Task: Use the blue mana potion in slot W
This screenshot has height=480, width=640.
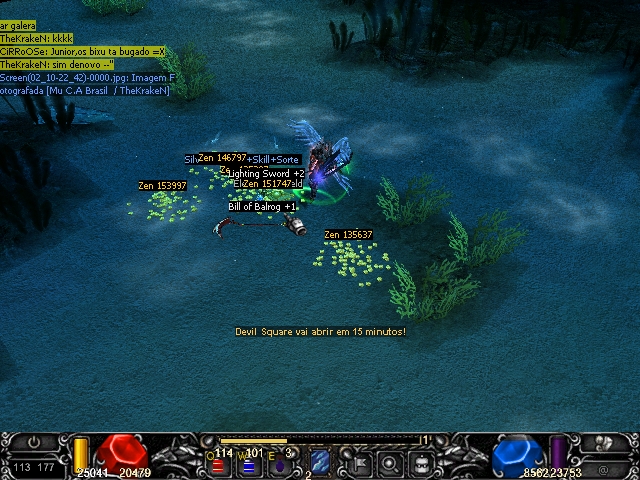Action: click(249, 463)
